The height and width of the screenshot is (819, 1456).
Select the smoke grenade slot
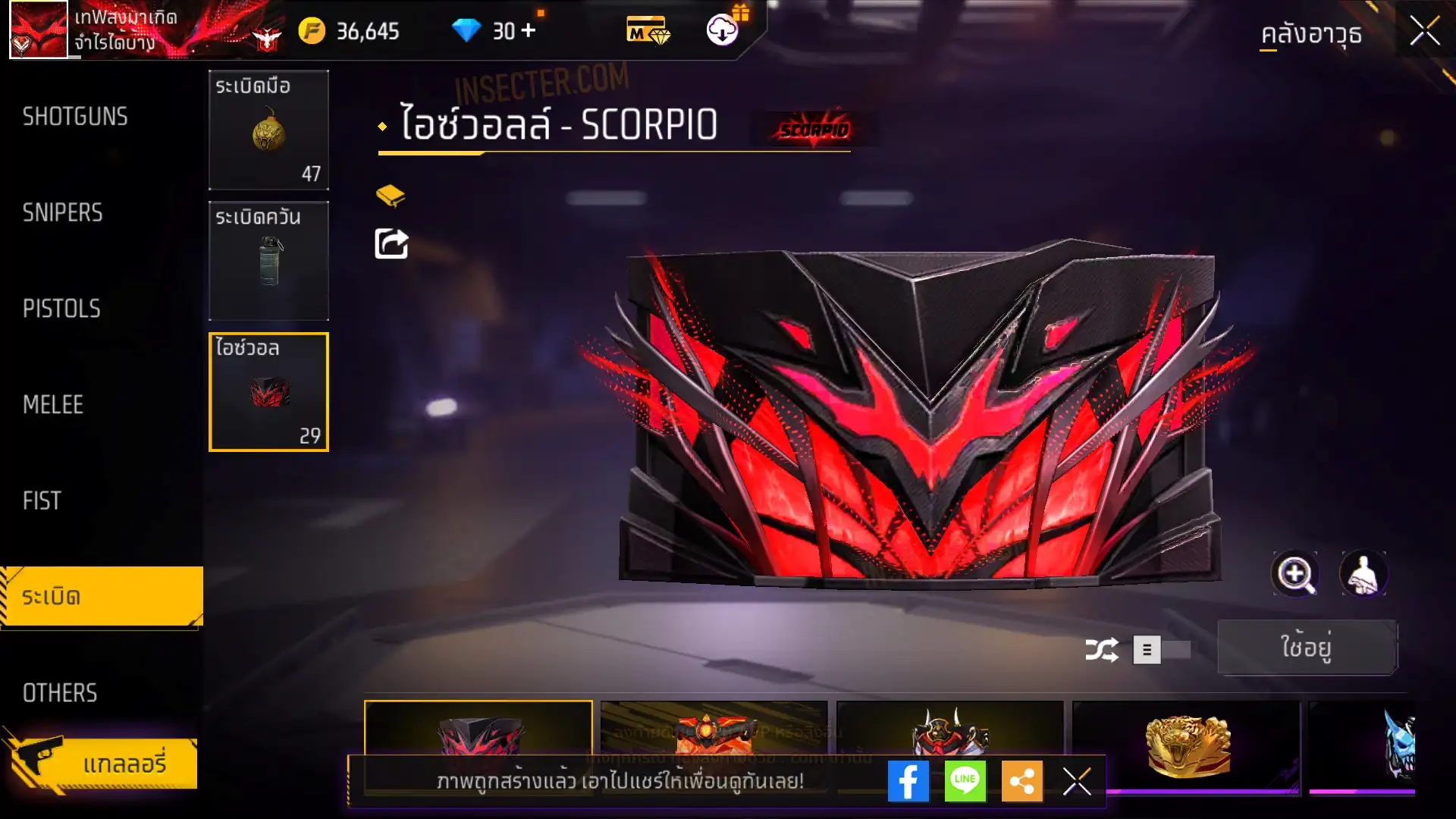click(x=268, y=261)
